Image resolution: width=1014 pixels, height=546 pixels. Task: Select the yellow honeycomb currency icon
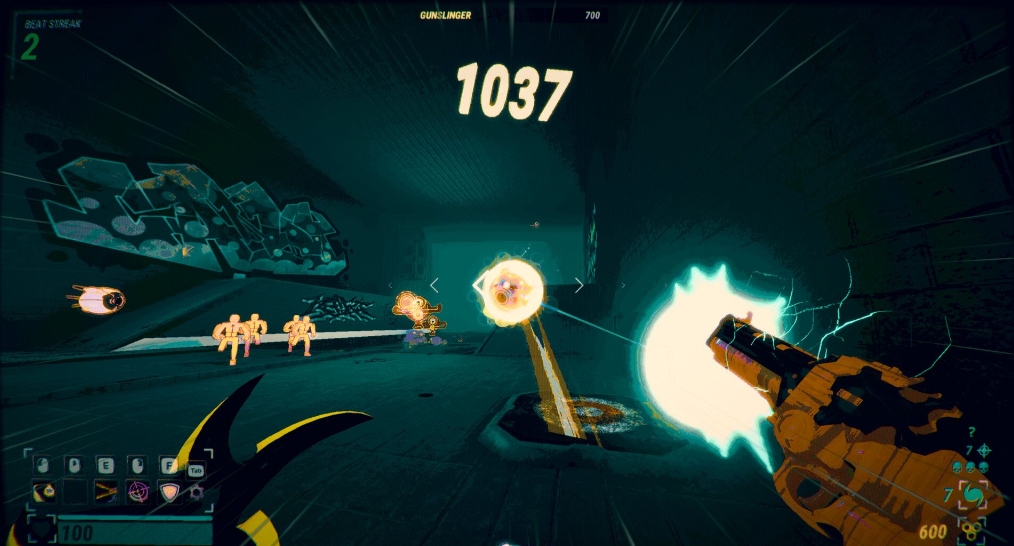click(x=973, y=530)
